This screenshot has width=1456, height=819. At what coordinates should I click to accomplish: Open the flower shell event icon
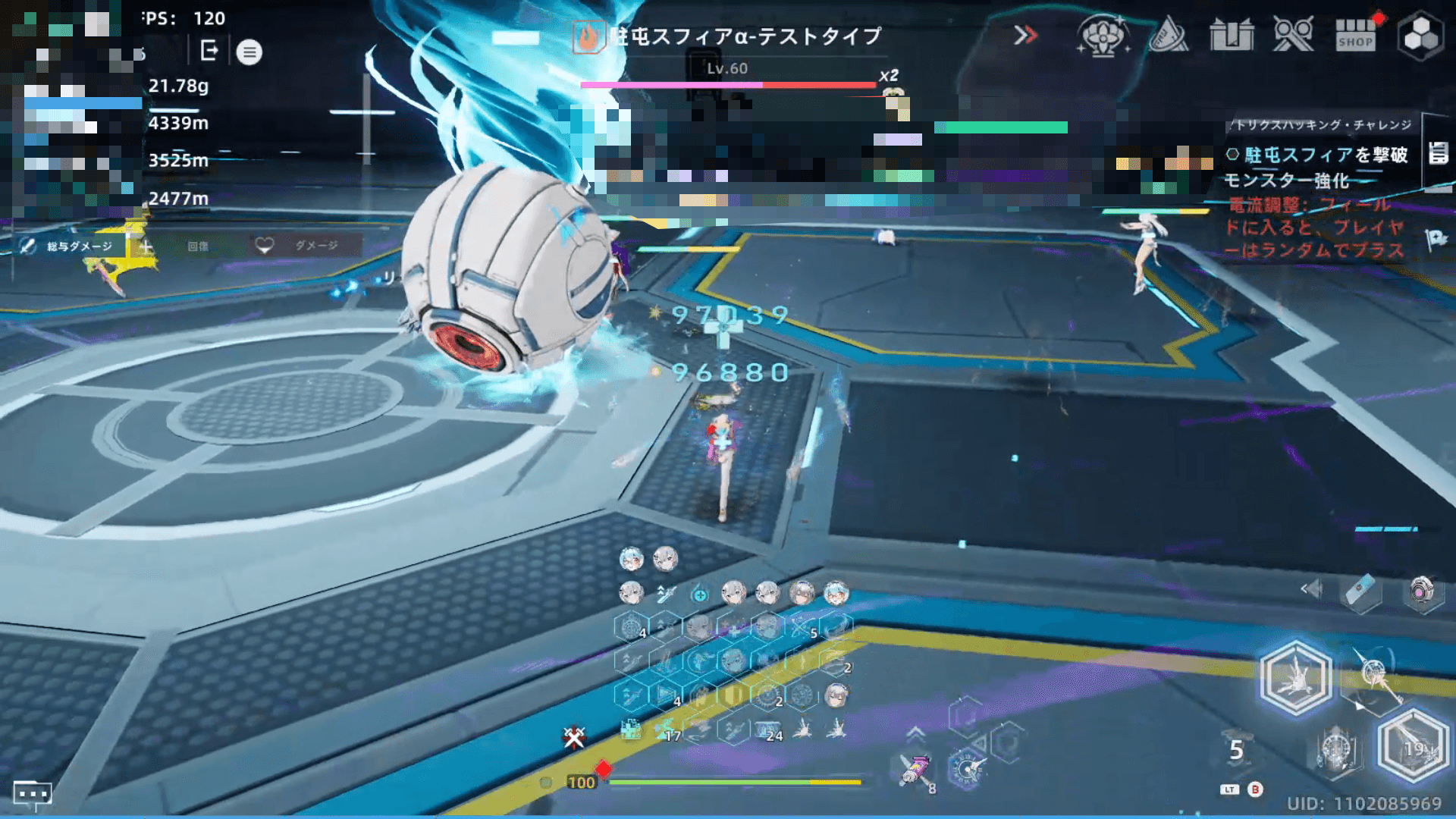(x=1102, y=36)
